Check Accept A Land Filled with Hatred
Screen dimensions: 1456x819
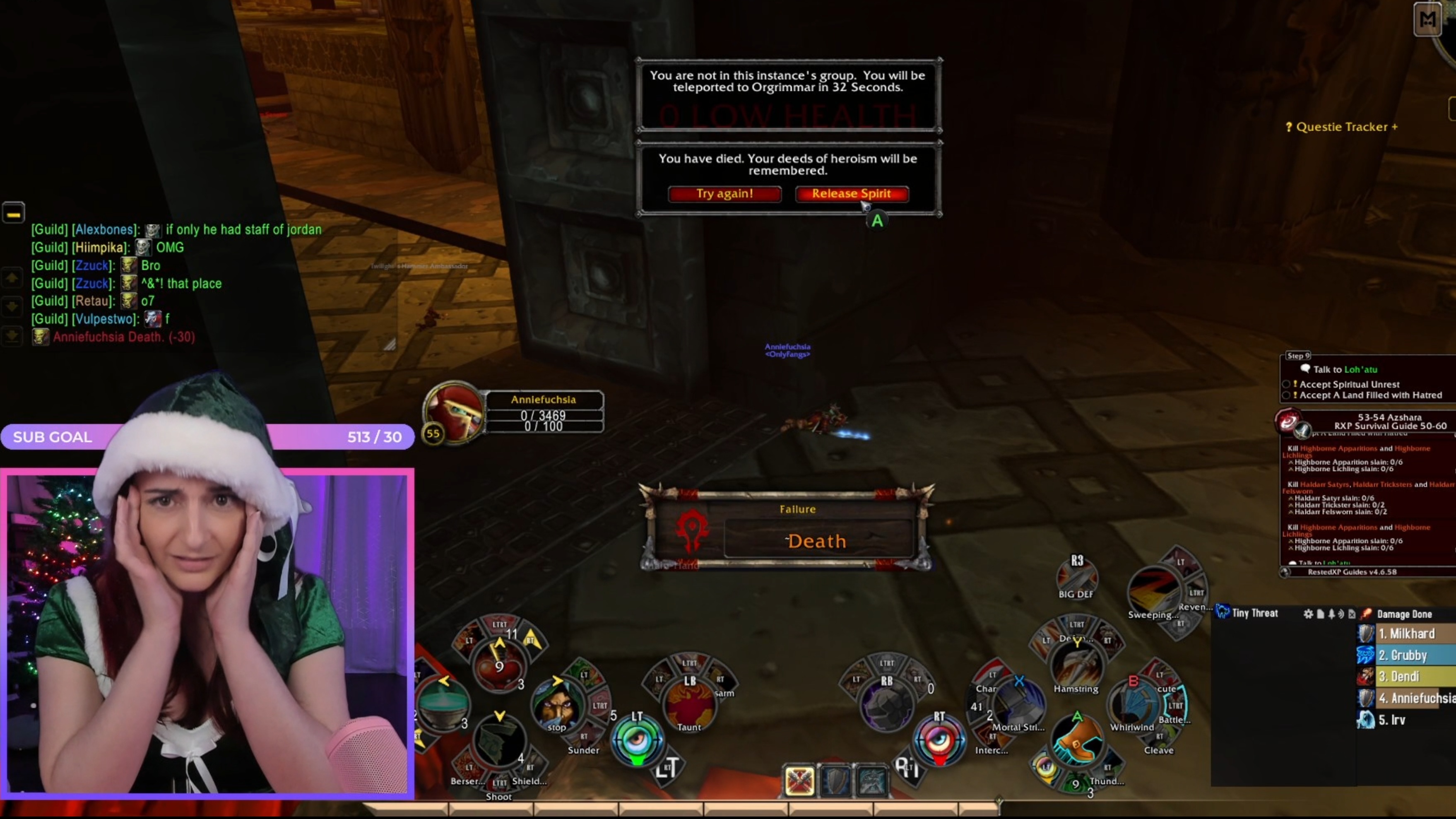pos(1287,396)
